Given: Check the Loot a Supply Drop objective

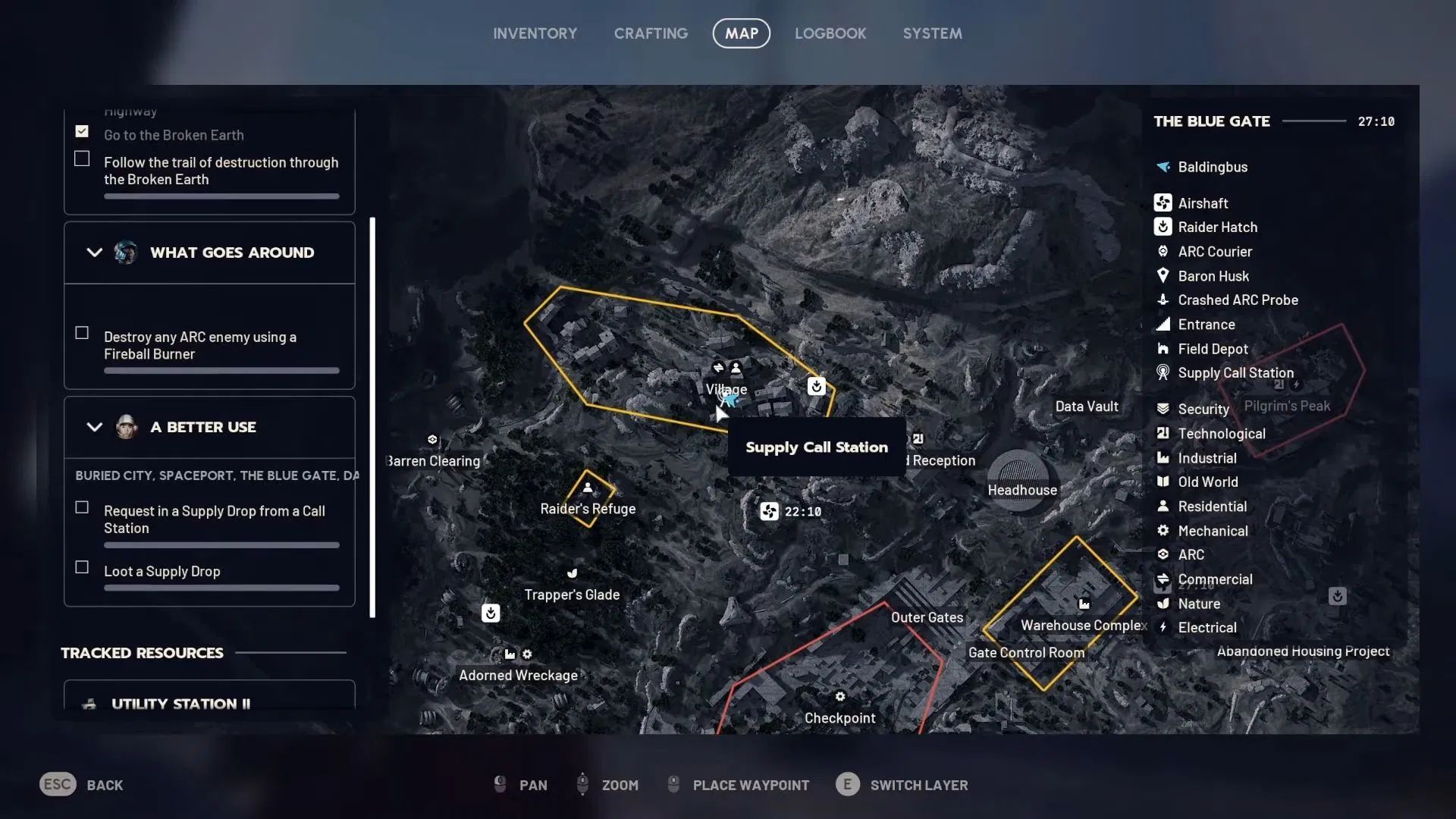Looking at the screenshot, I should pos(81,566).
